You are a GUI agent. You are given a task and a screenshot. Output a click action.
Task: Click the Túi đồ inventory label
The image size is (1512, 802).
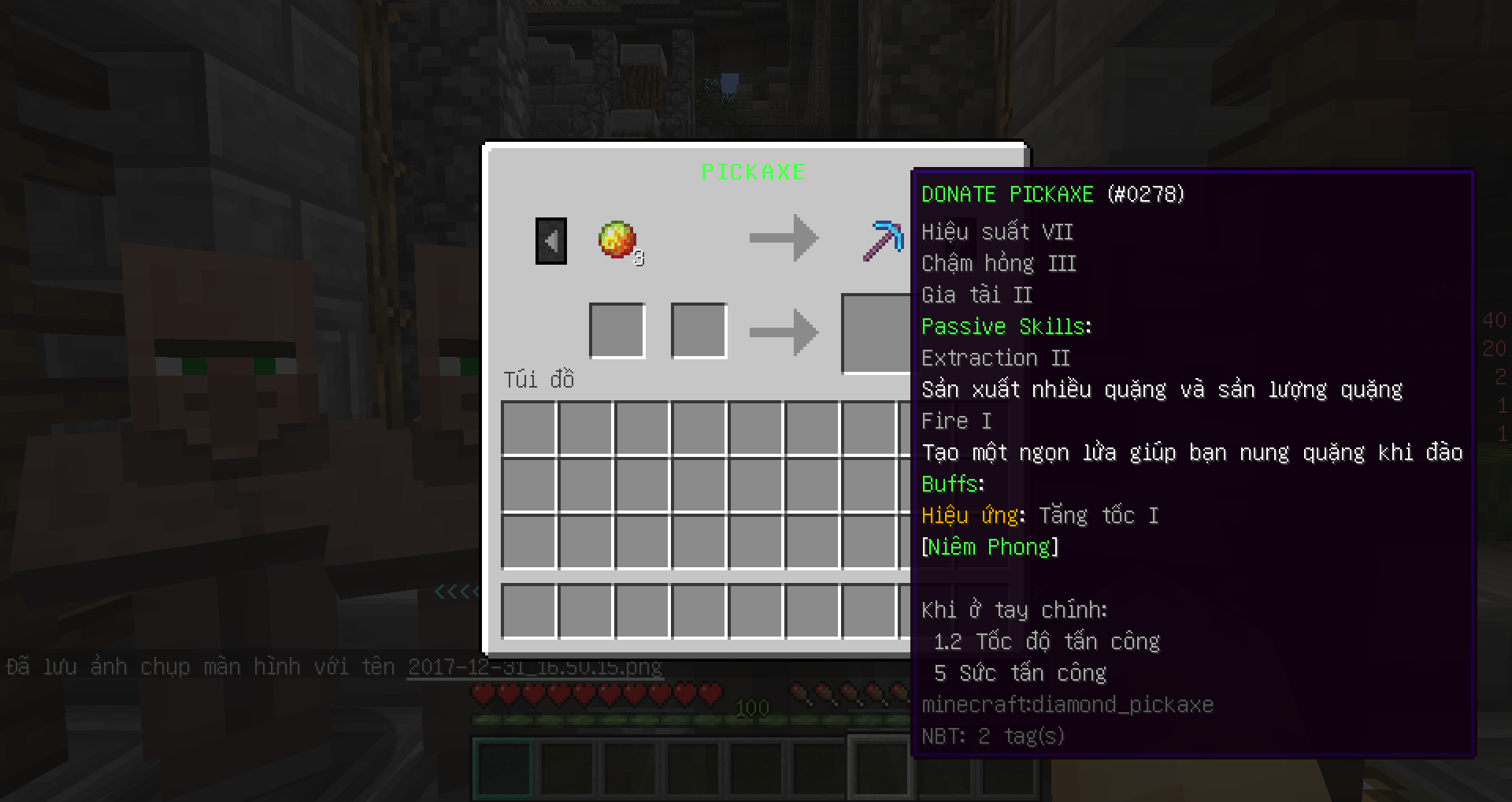[x=539, y=379]
